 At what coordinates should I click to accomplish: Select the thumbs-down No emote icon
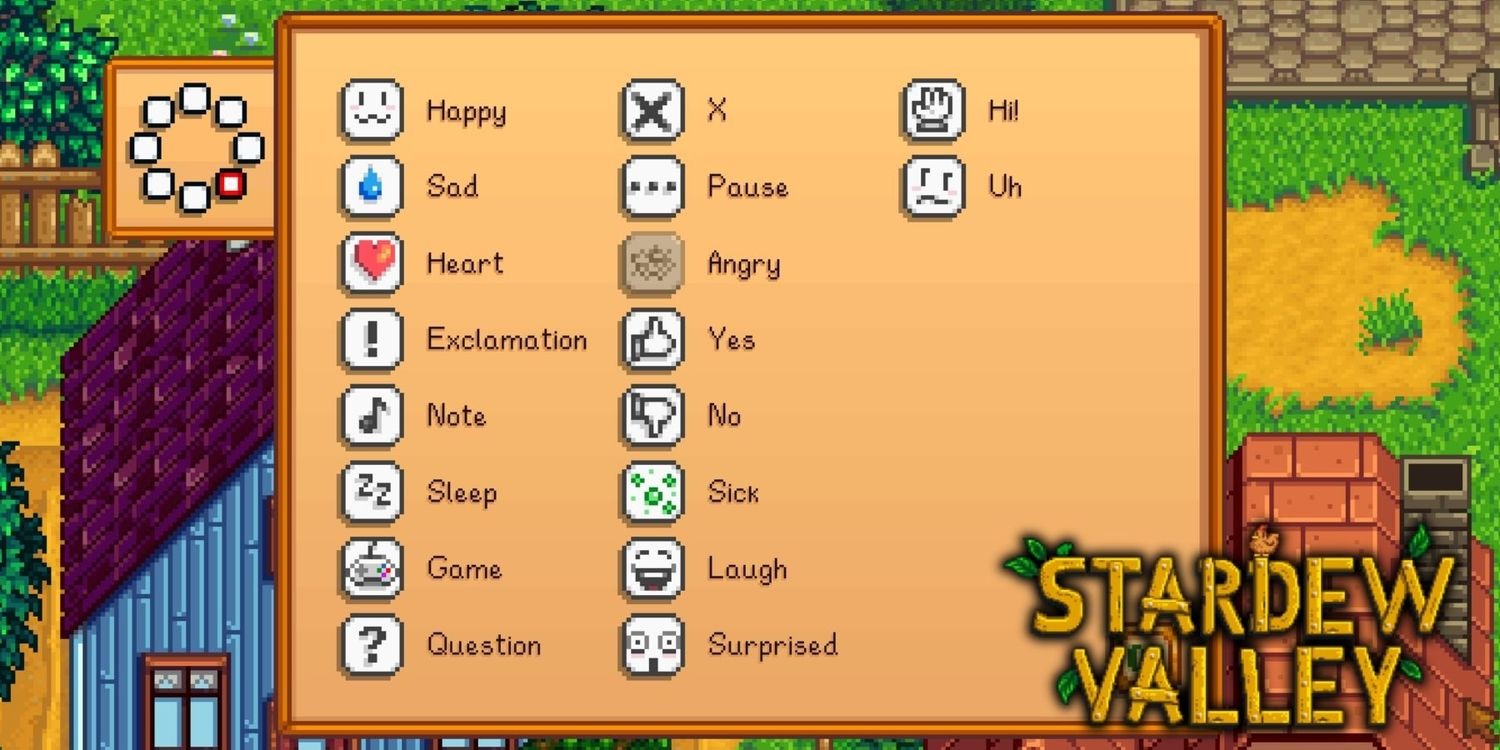651,416
